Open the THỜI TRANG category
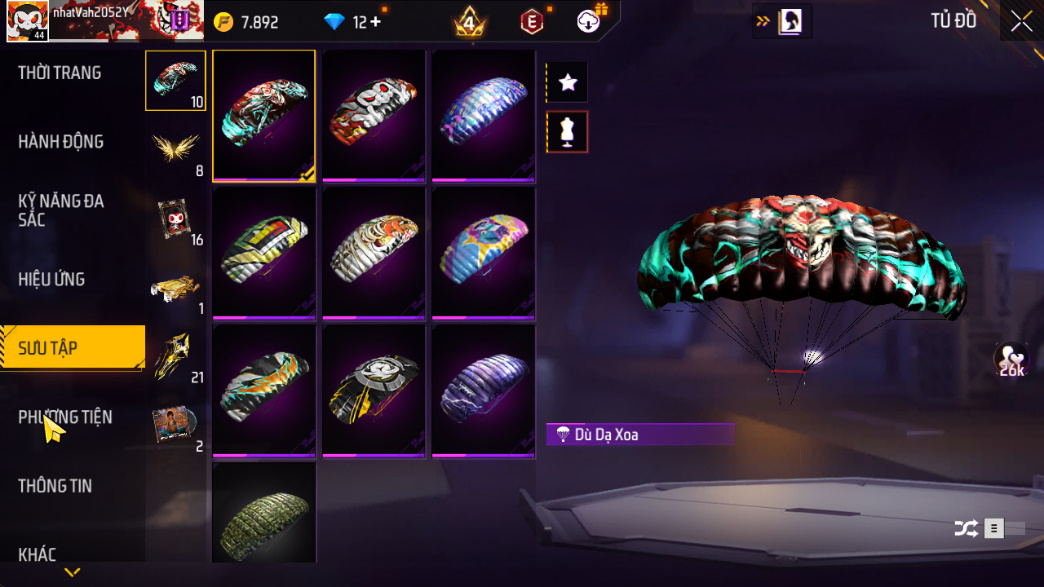Screen dimensions: 1044x587 pyautogui.click(x=60, y=73)
